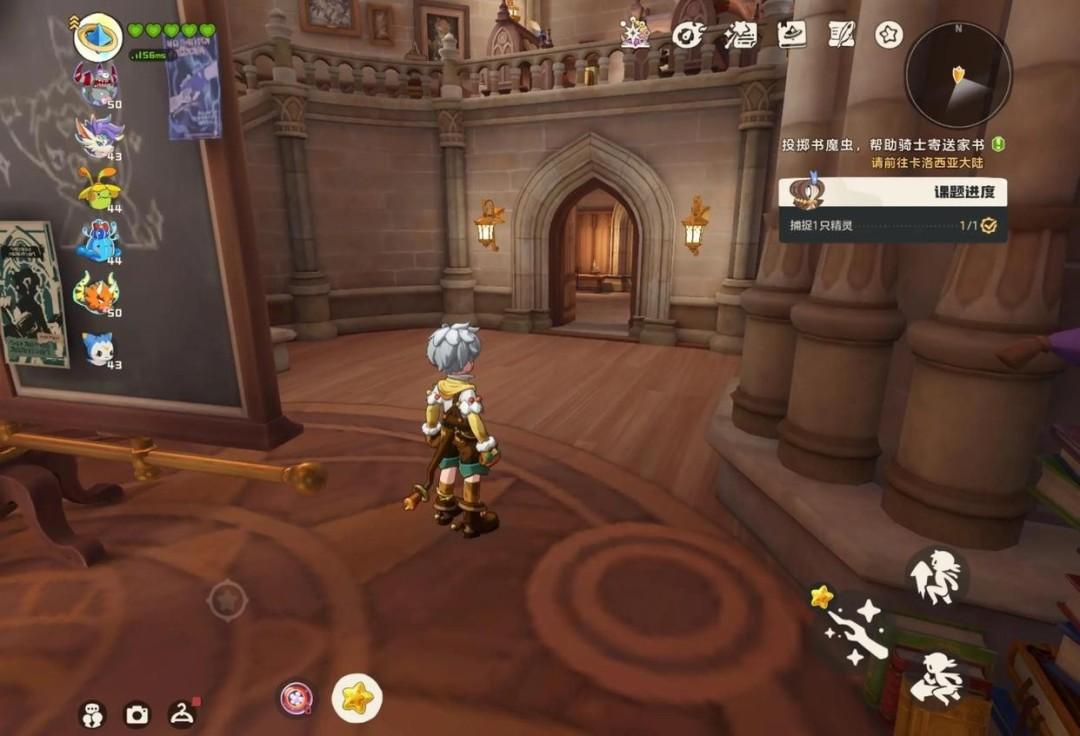
Task: Open the 课题进度 quest progress panel
Action: 892,193
